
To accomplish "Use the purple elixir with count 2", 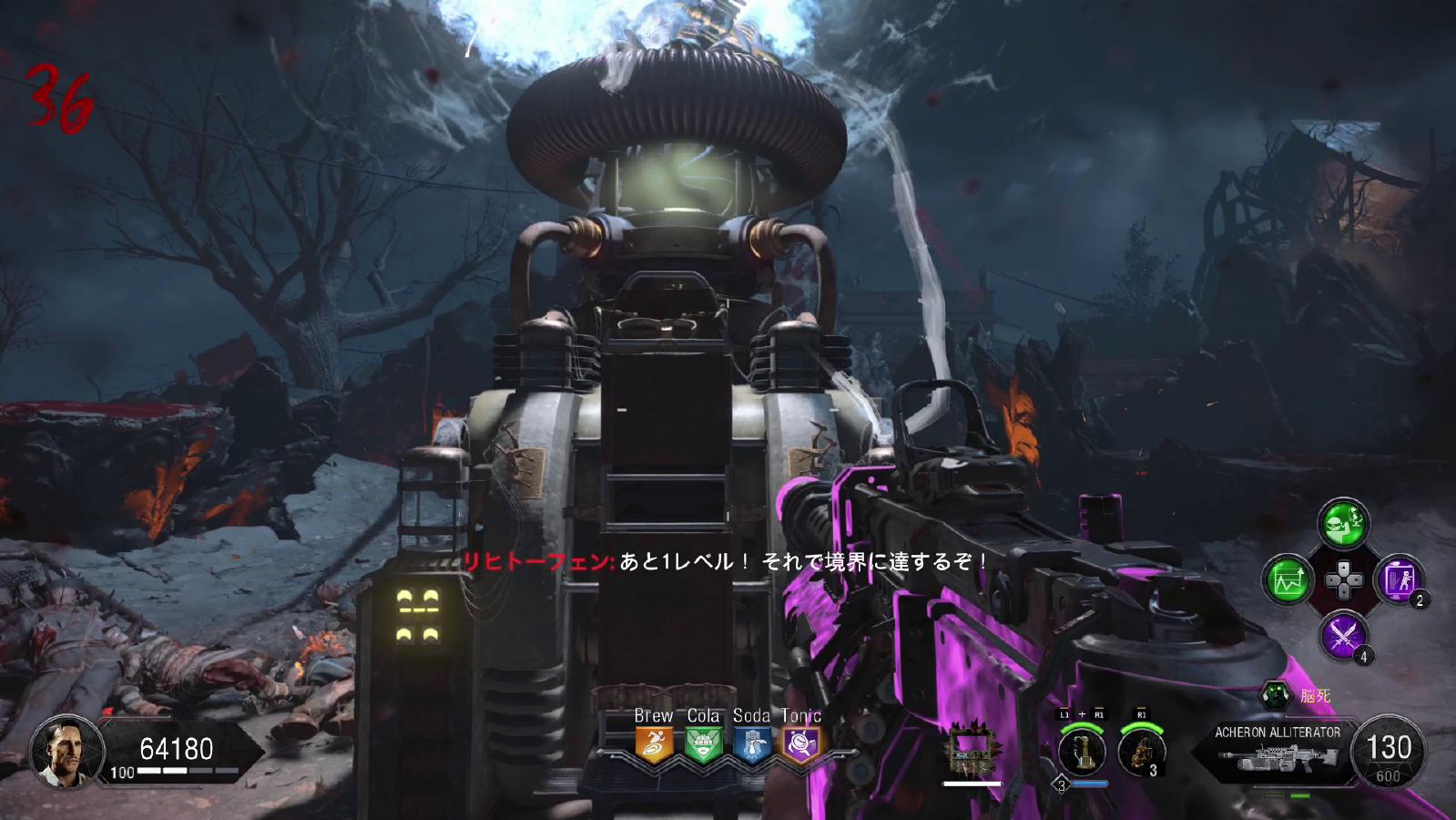I will (1399, 579).
